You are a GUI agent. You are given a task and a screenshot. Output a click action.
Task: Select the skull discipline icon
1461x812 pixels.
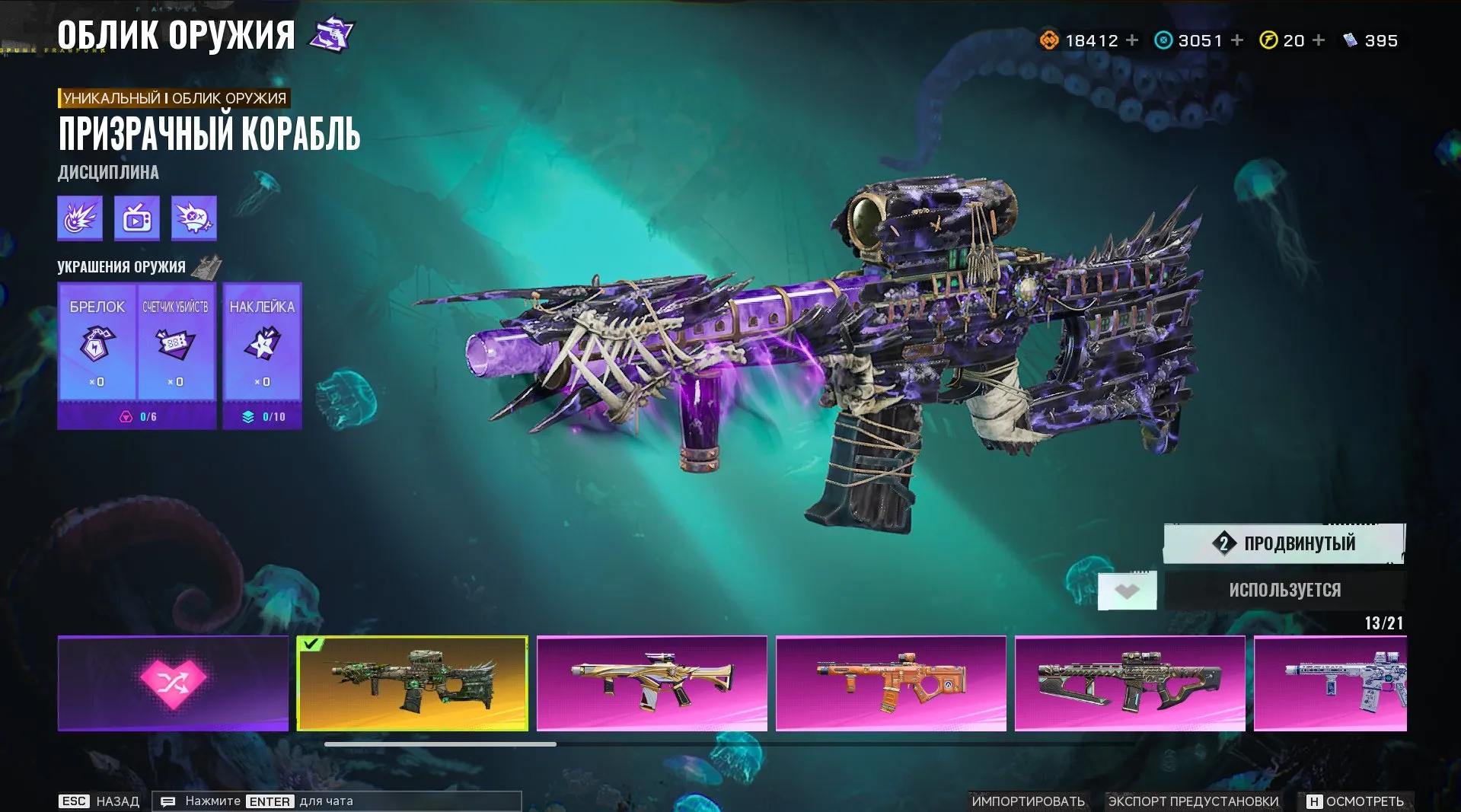(193, 218)
